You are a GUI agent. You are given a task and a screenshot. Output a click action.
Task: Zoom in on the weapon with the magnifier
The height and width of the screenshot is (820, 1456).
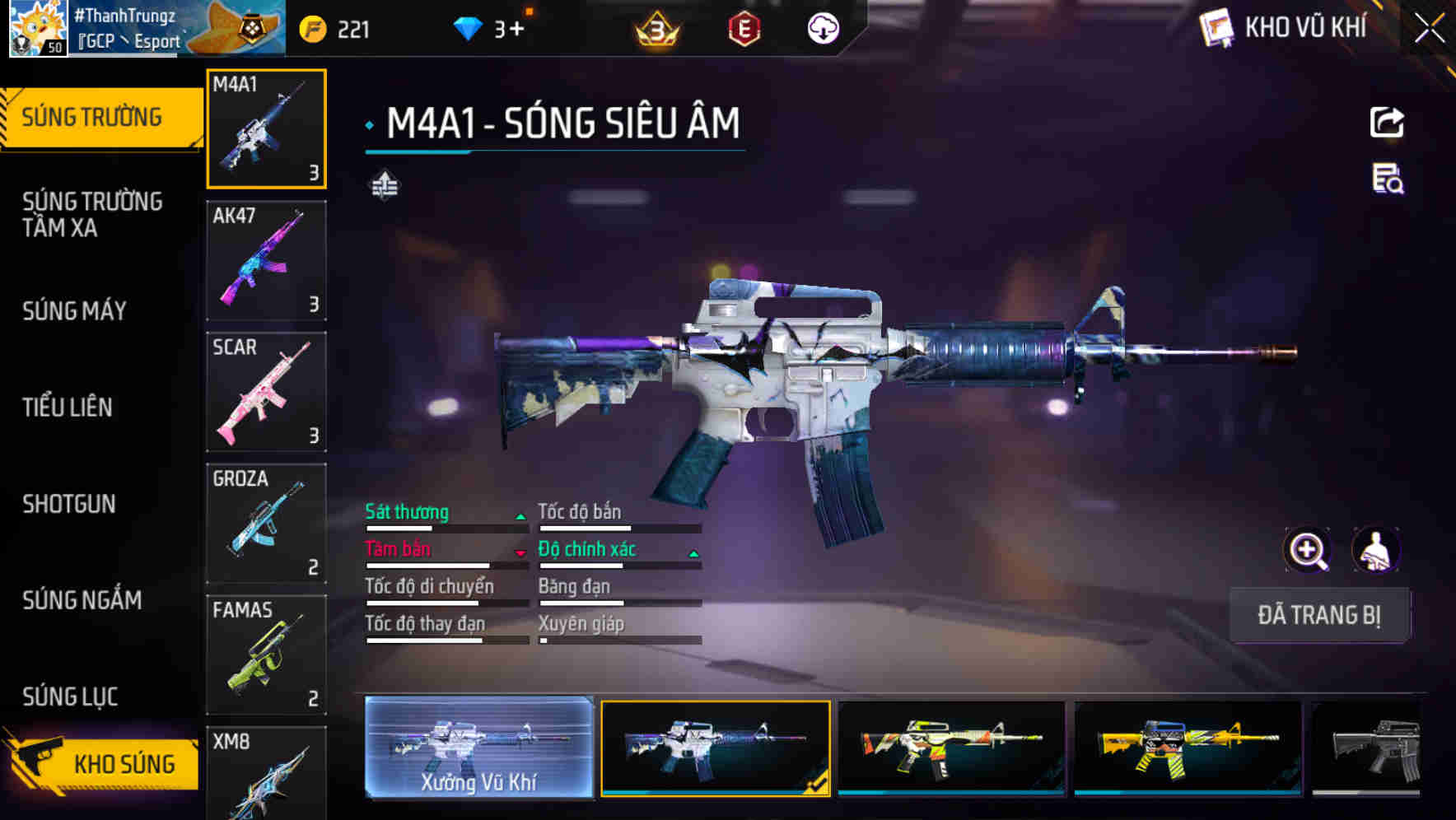pos(1307,550)
